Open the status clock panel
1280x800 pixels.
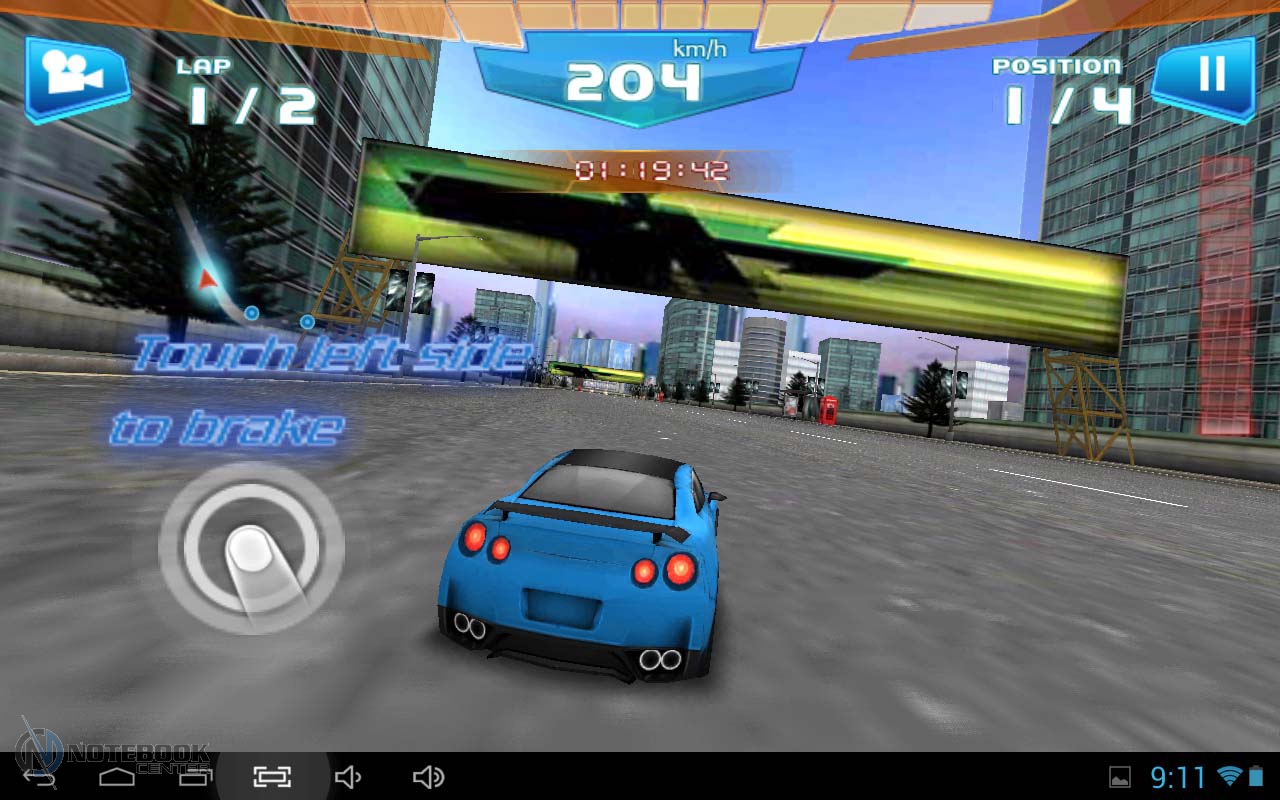coord(1178,777)
